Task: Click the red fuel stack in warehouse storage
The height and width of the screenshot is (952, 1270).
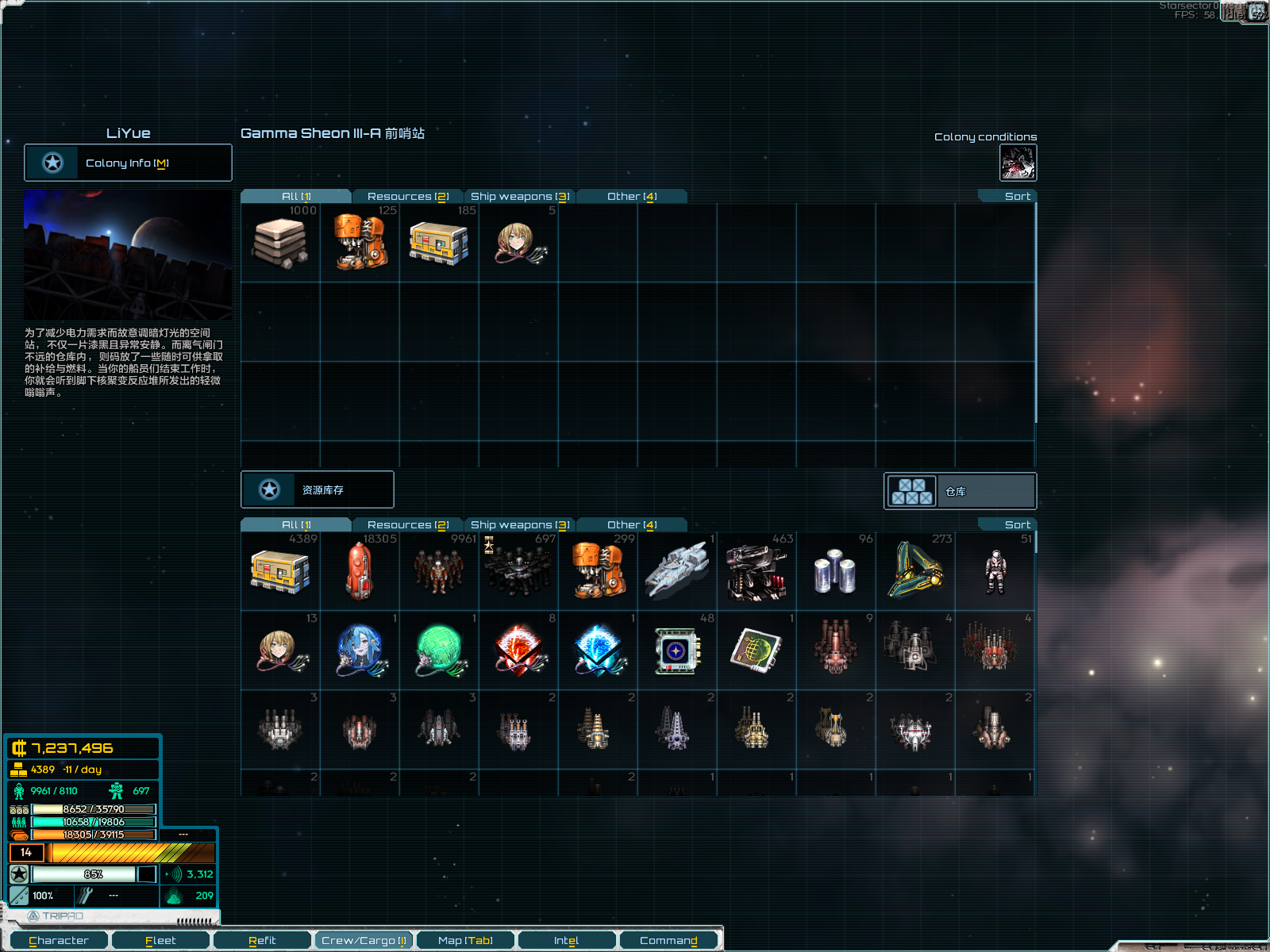Action: tap(359, 571)
